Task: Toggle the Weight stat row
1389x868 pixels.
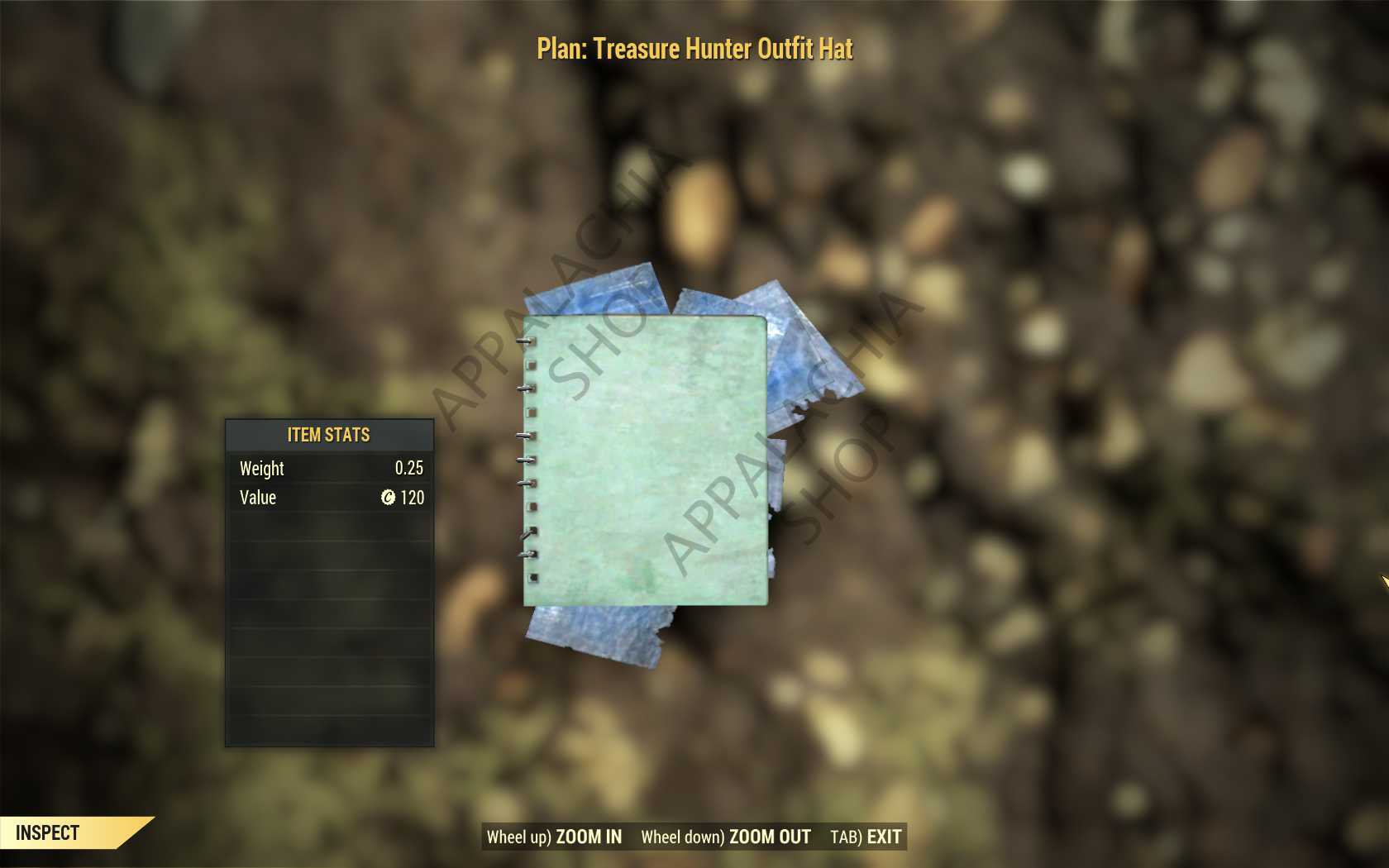Action: 328,469
